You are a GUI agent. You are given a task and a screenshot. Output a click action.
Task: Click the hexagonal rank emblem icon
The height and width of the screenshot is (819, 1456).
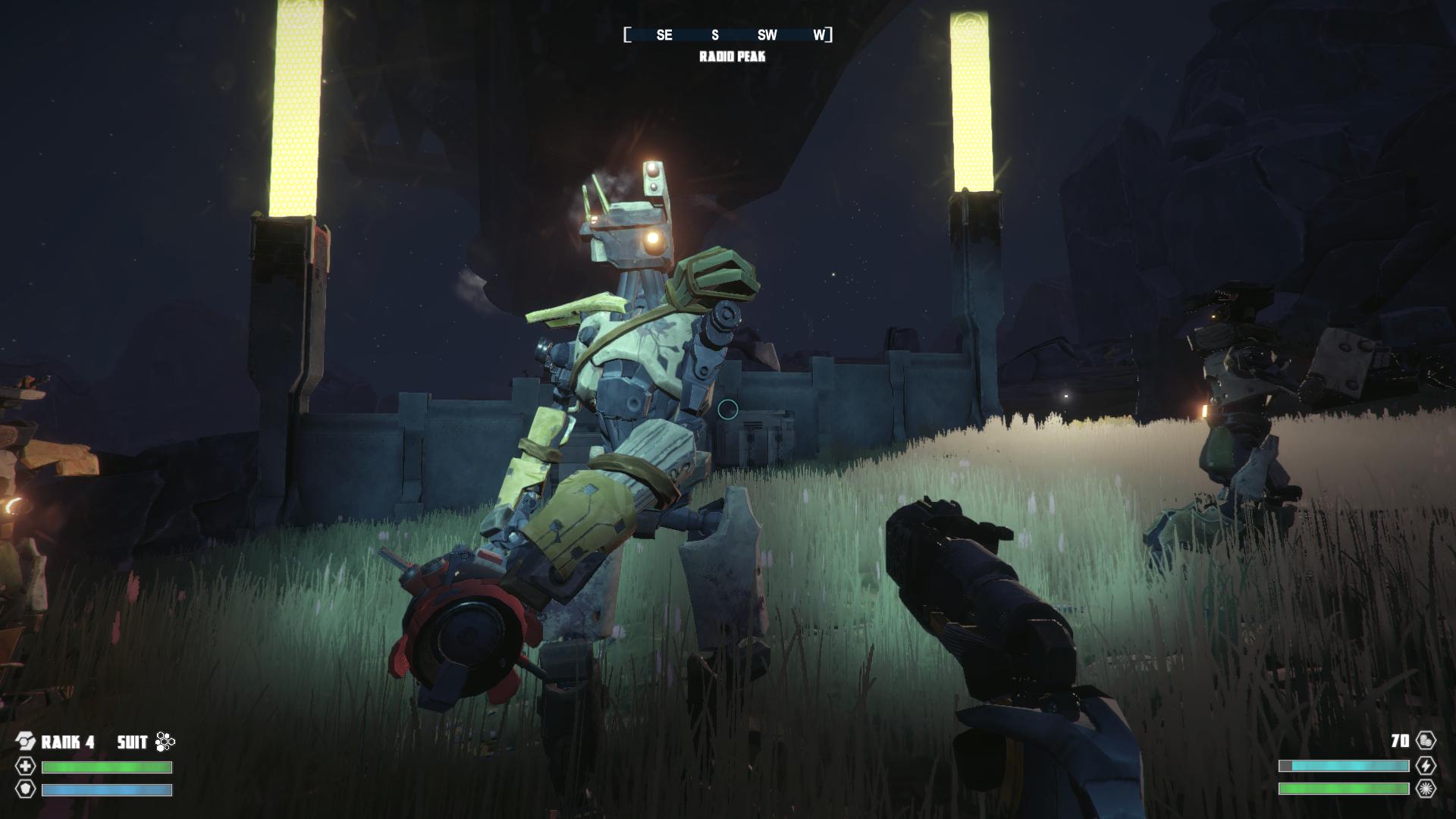tap(26, 741)
